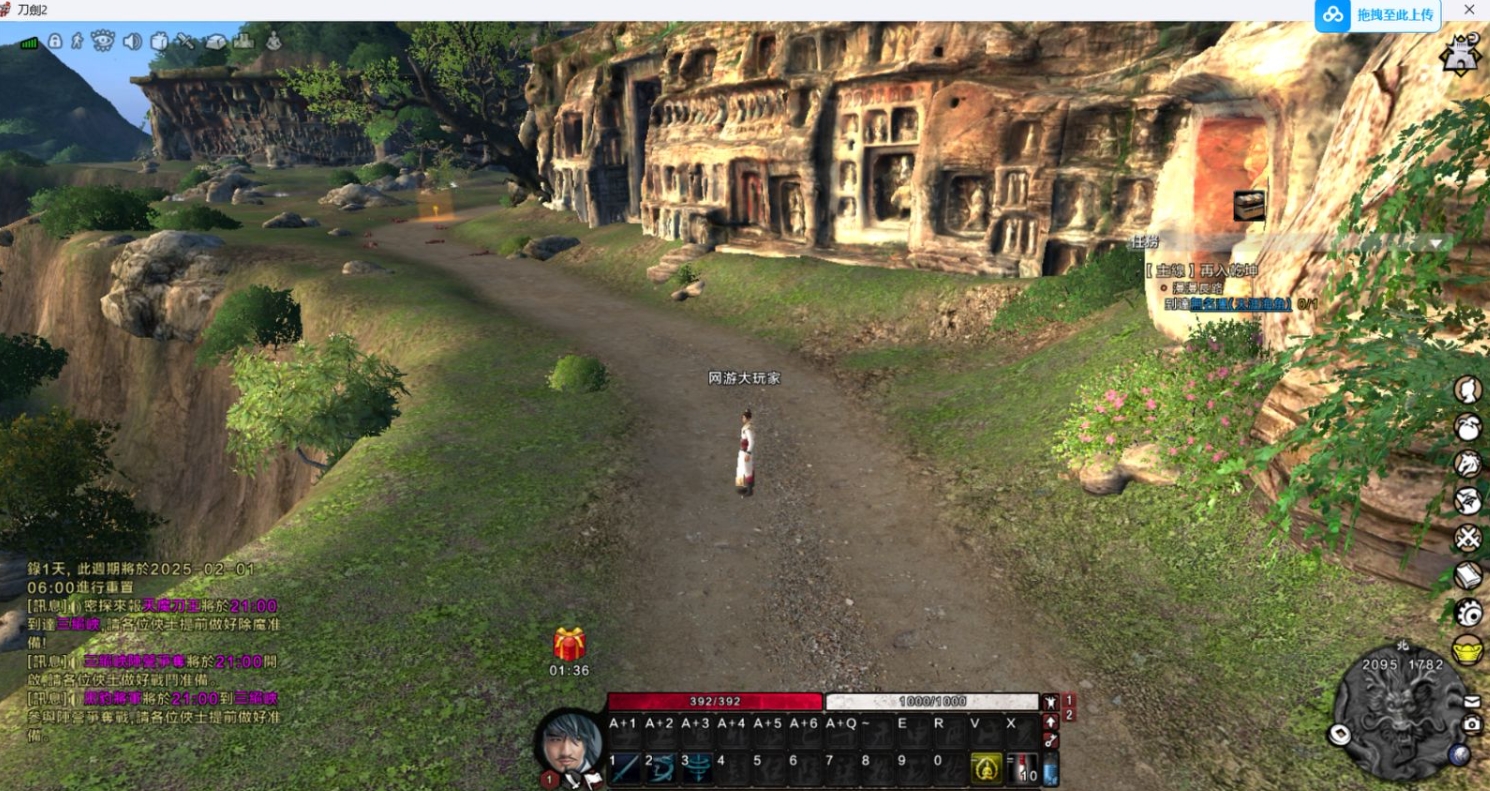Open the horse mount menu icon

tap(1467, 463)
